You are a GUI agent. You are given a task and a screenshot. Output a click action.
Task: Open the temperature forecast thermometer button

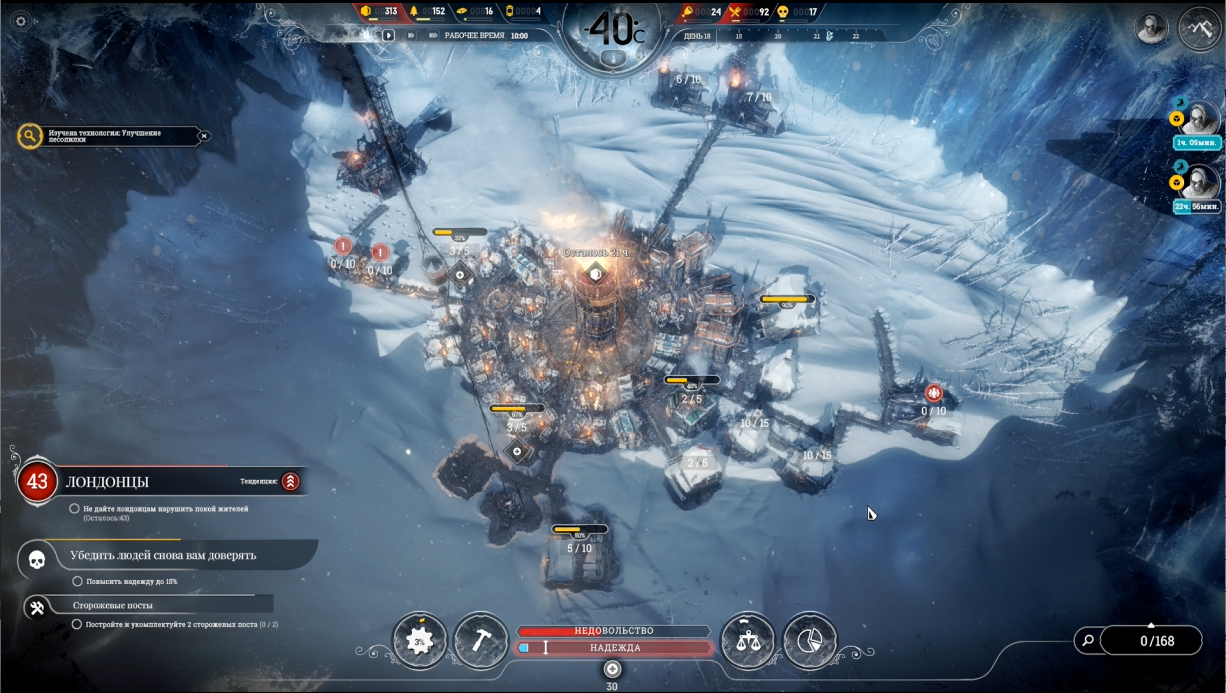coord(613,57)
